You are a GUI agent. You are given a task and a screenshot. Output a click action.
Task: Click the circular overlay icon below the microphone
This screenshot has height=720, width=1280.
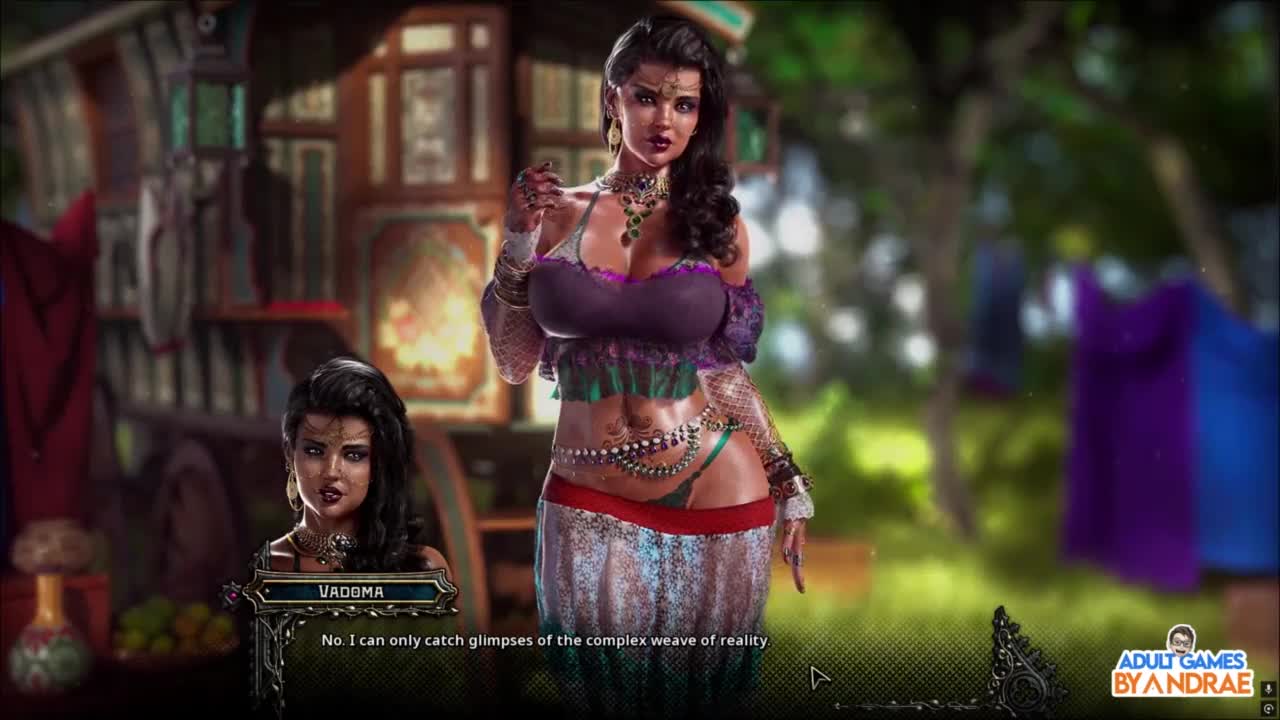coord(1268,708)
